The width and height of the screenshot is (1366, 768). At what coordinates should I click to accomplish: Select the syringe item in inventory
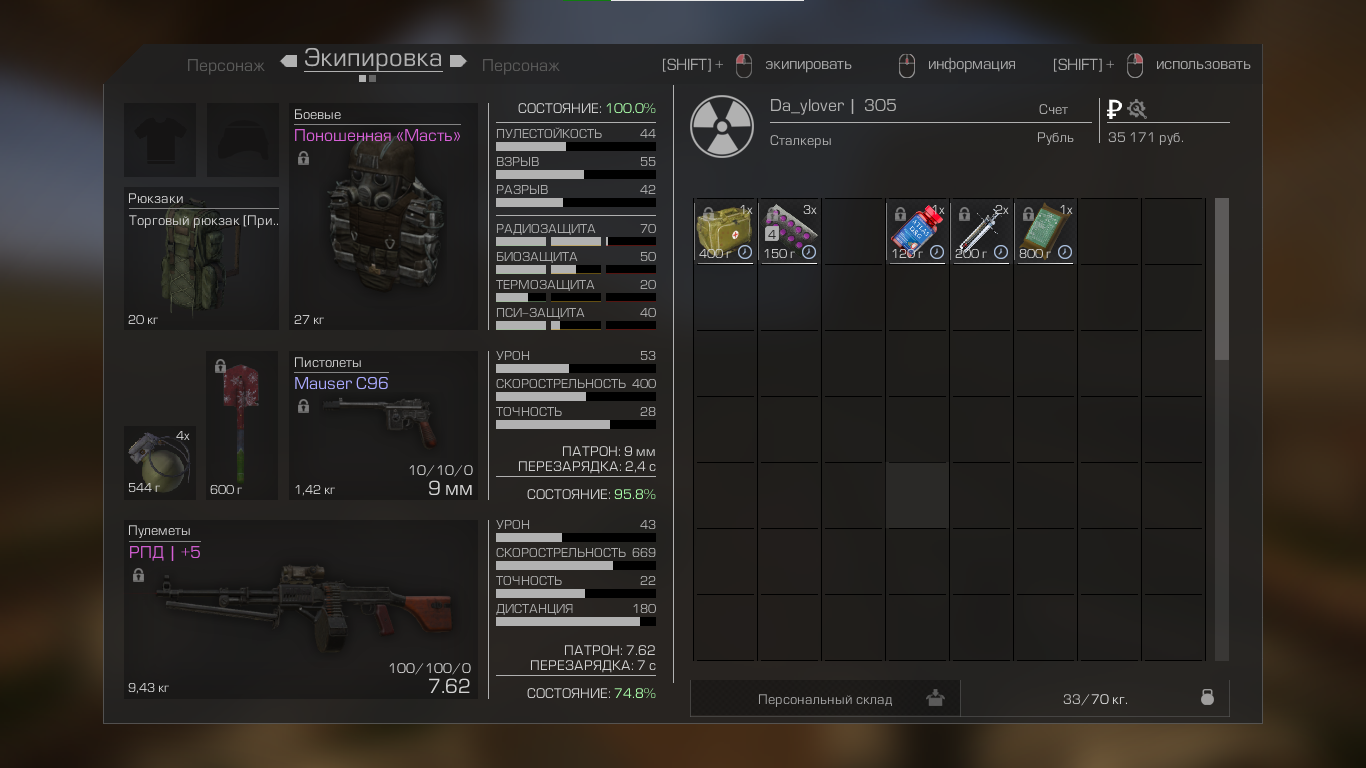(x=981, y=231)
